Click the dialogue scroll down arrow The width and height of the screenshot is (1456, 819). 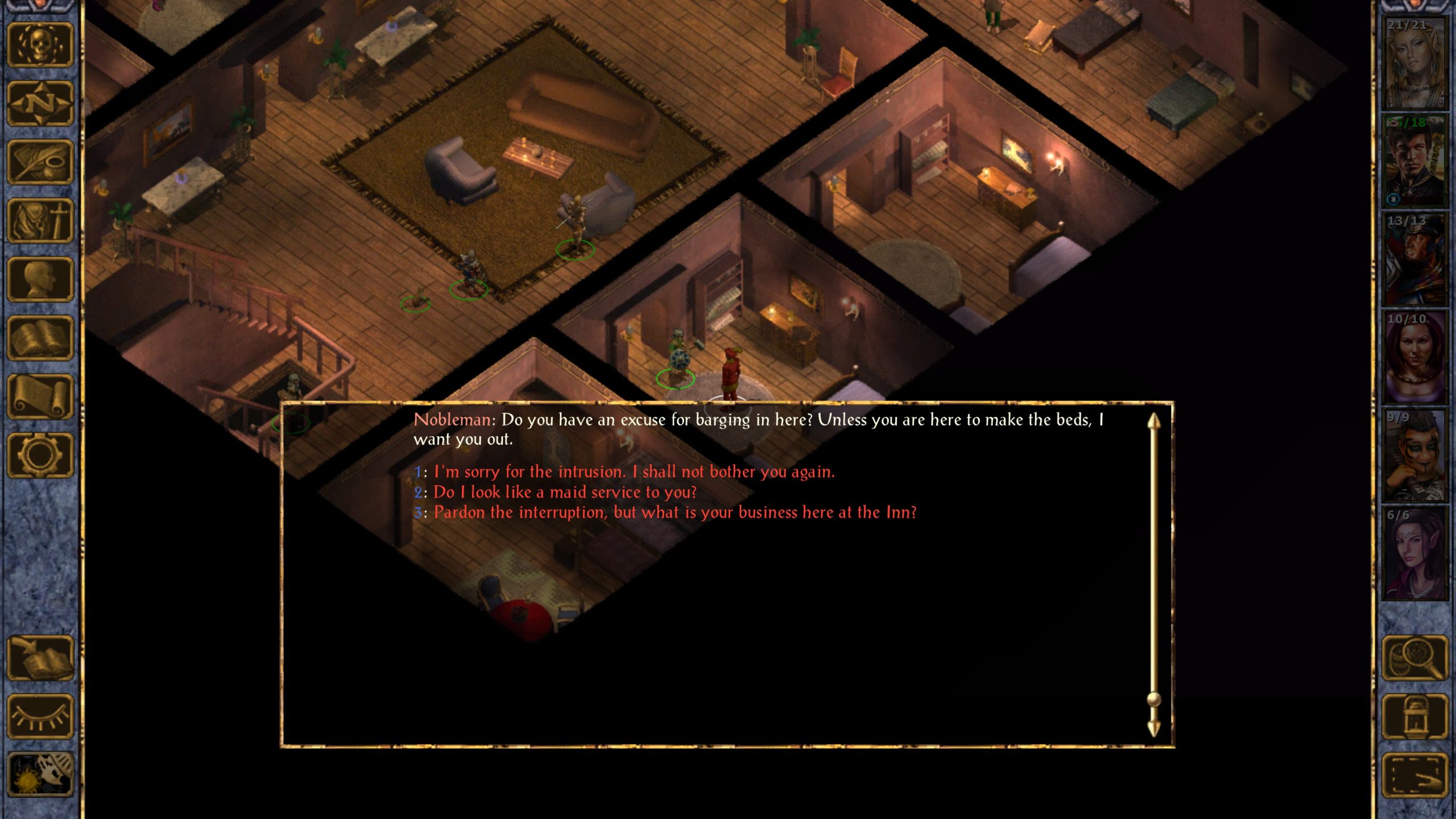pyautogui.click(x=1153, y=728)
